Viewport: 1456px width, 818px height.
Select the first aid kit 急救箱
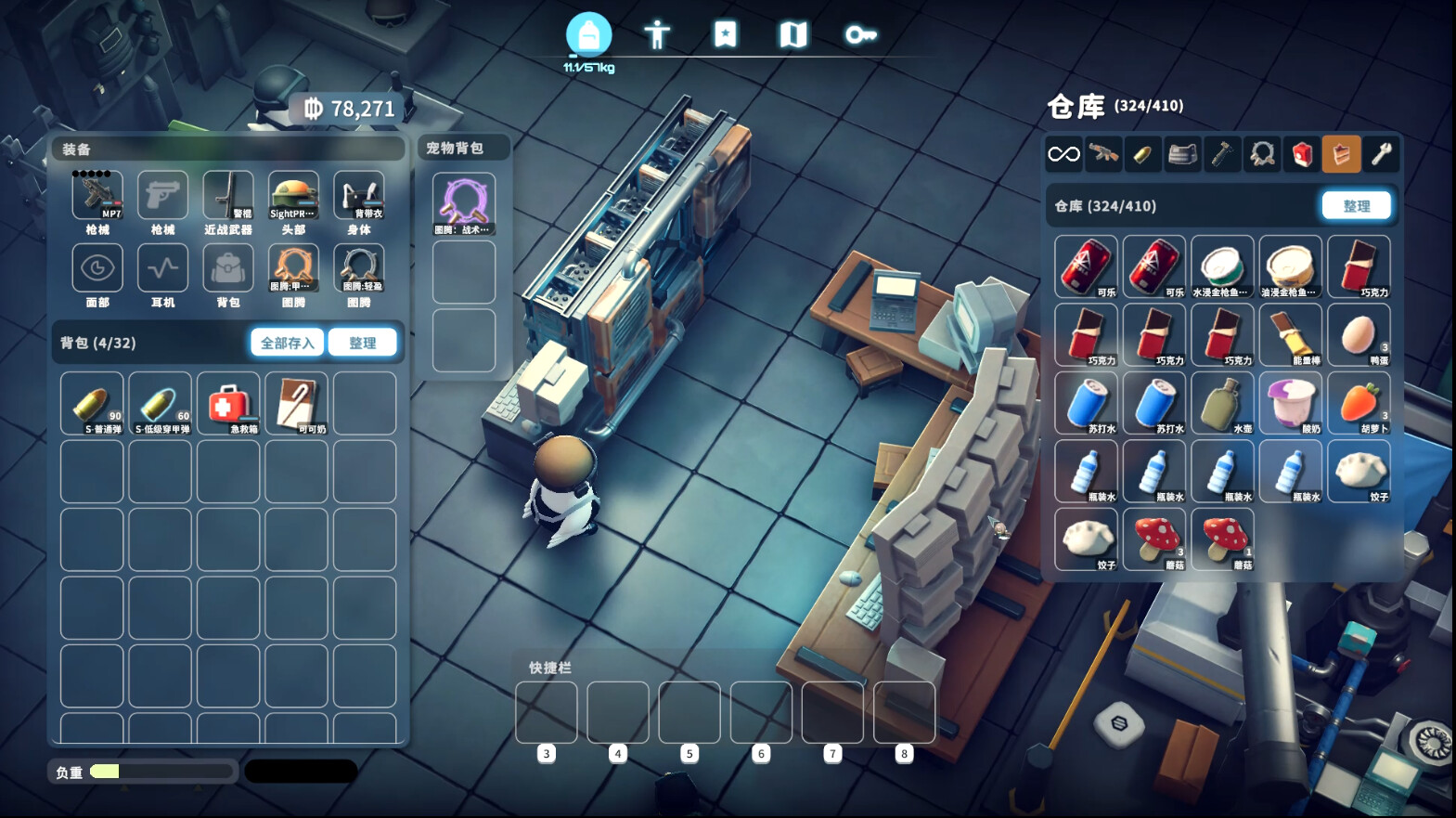point(228,404)
